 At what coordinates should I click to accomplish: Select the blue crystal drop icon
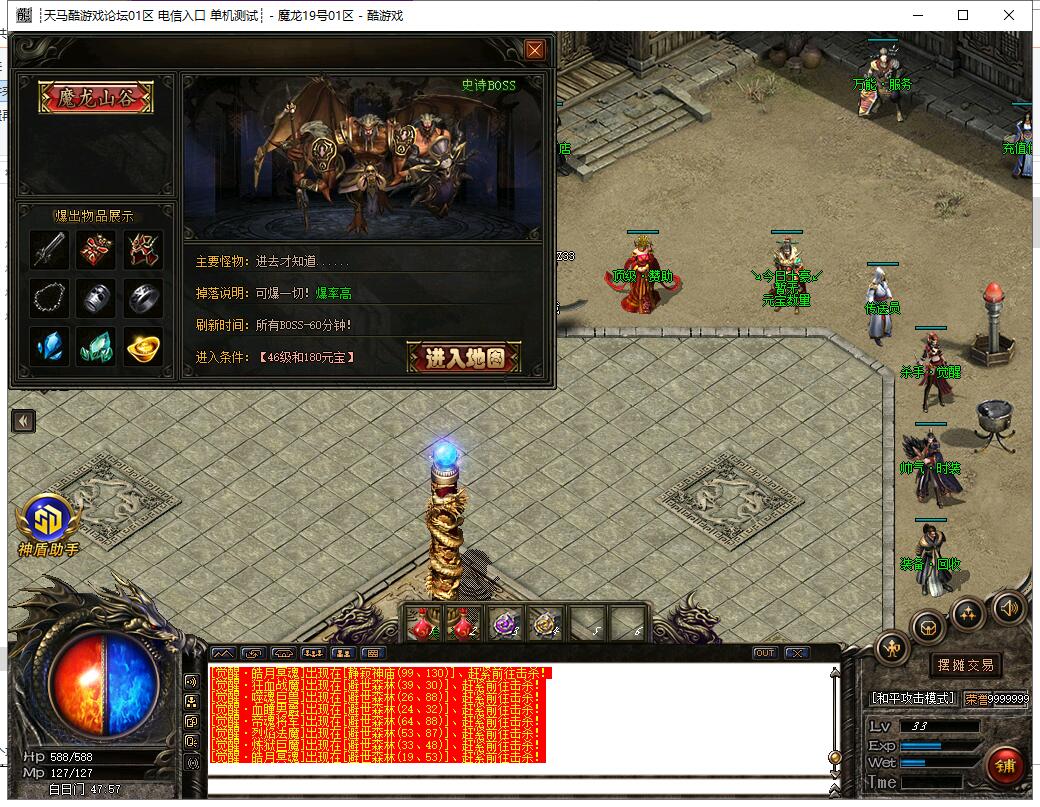coord(49,346)
